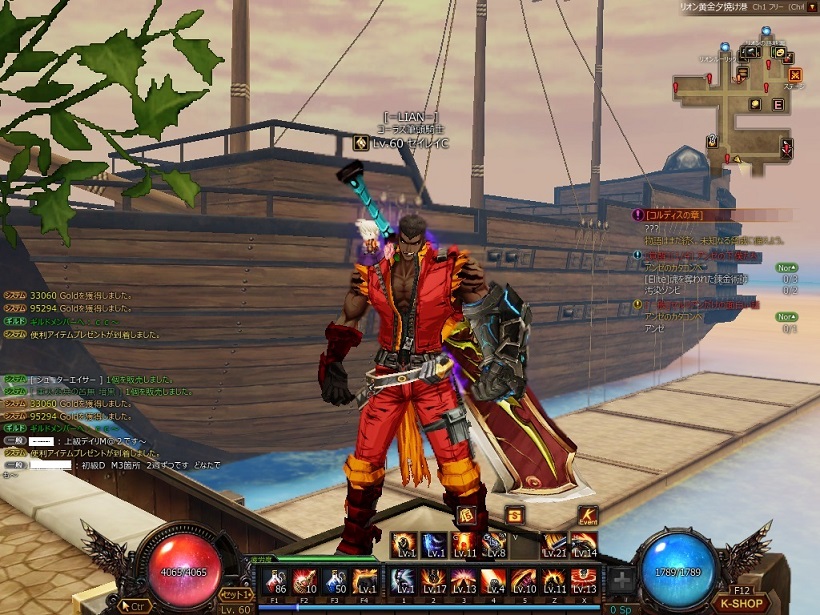Trigger the Lv.8 skill in the upper row
The width and height of the screenshot is (820, 615).
(x=494, y=545)
